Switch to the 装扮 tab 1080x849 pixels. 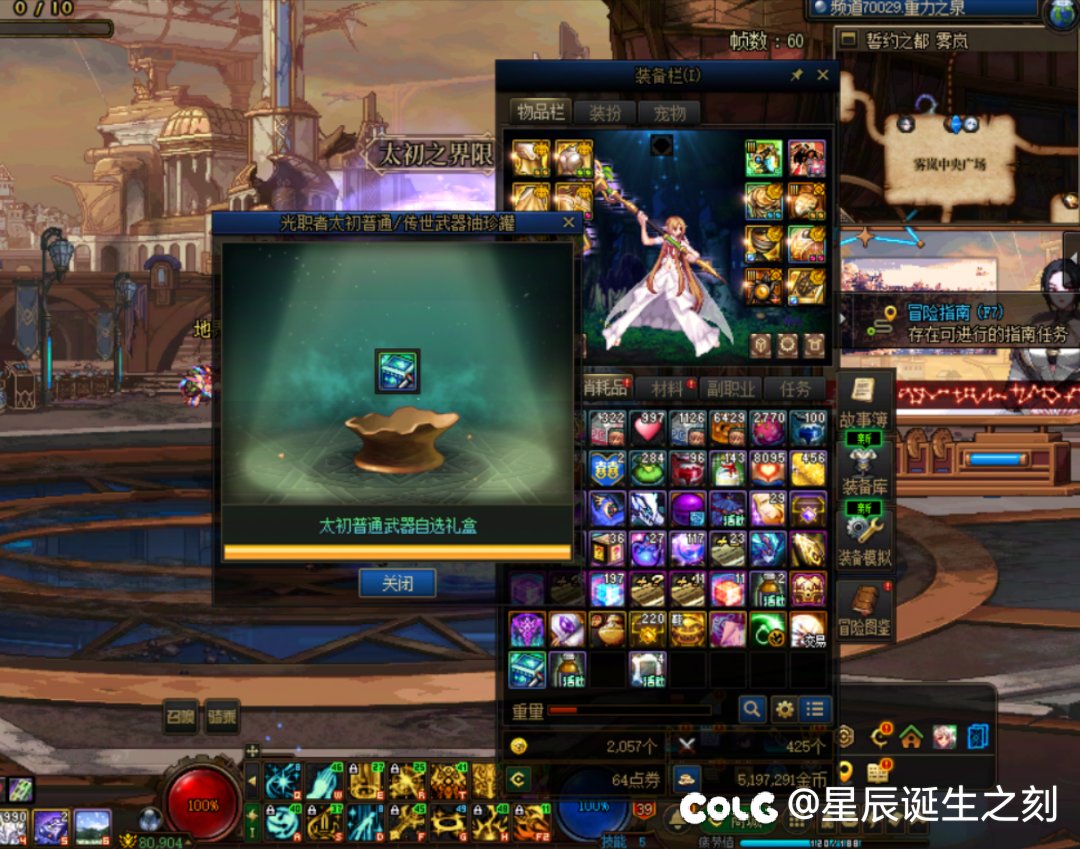pos(604,112)
